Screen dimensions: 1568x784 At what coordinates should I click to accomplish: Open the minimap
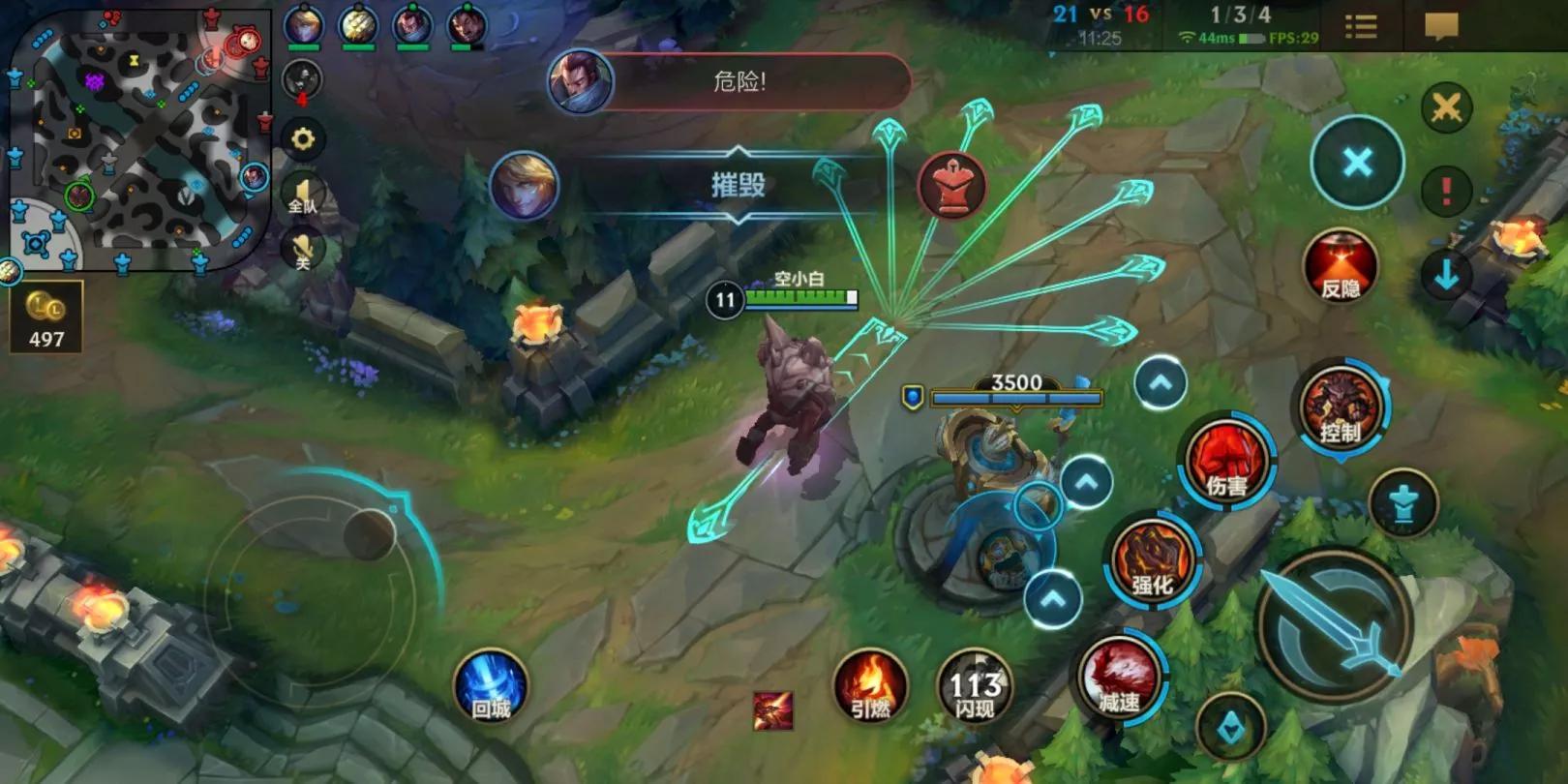136,140
